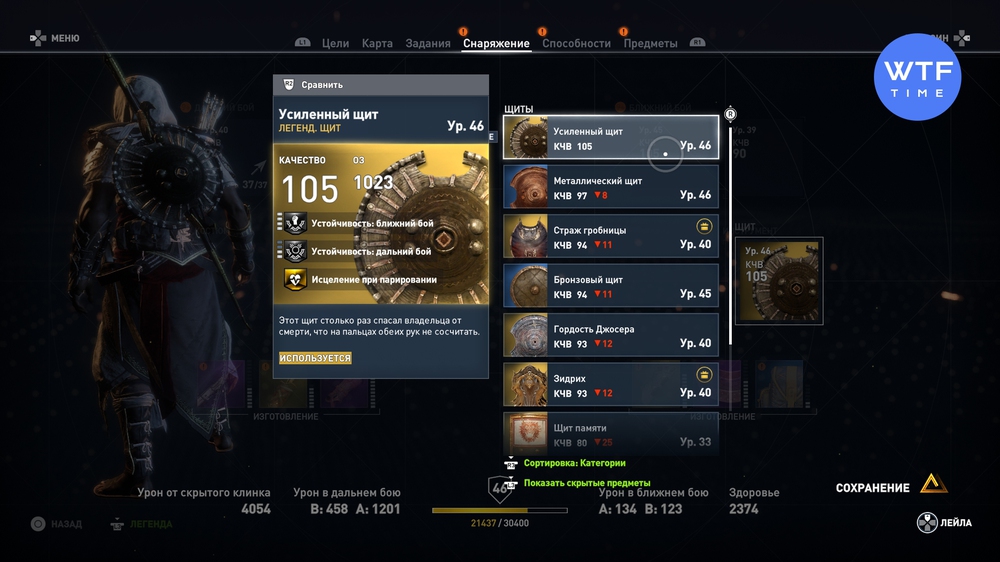Switch to the Цели tab
This screenshot has height=562, width=1000.
(x=335, y=43)
